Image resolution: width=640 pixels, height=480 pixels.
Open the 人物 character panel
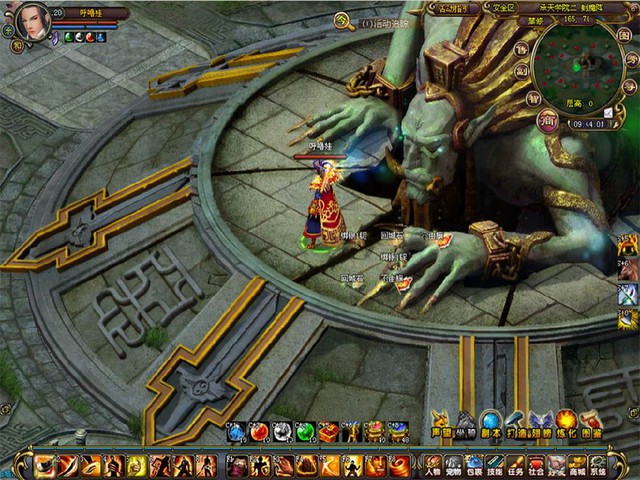pyautogui.click(x=432, y=465)
